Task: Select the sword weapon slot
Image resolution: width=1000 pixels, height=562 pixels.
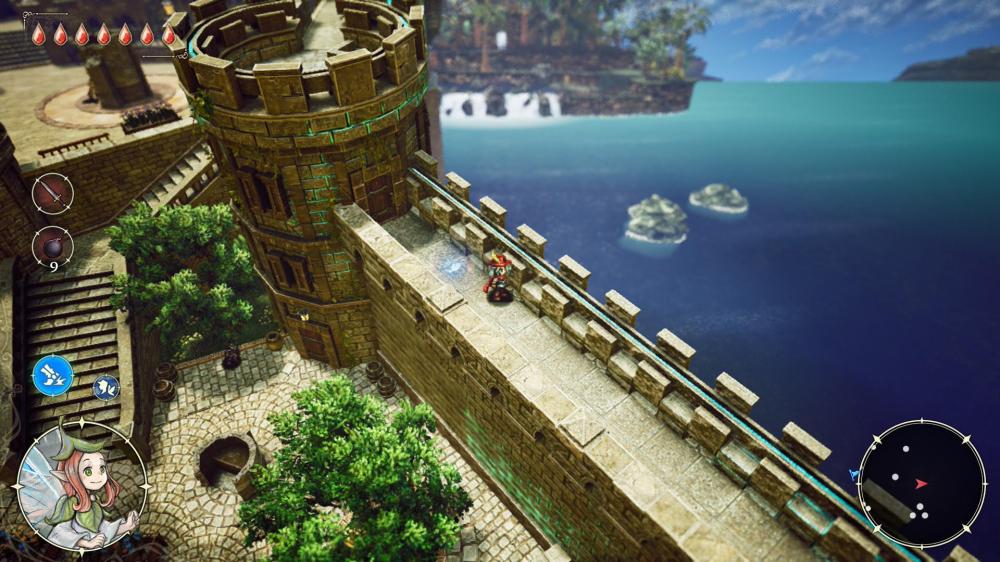Action: click(52, 193)
